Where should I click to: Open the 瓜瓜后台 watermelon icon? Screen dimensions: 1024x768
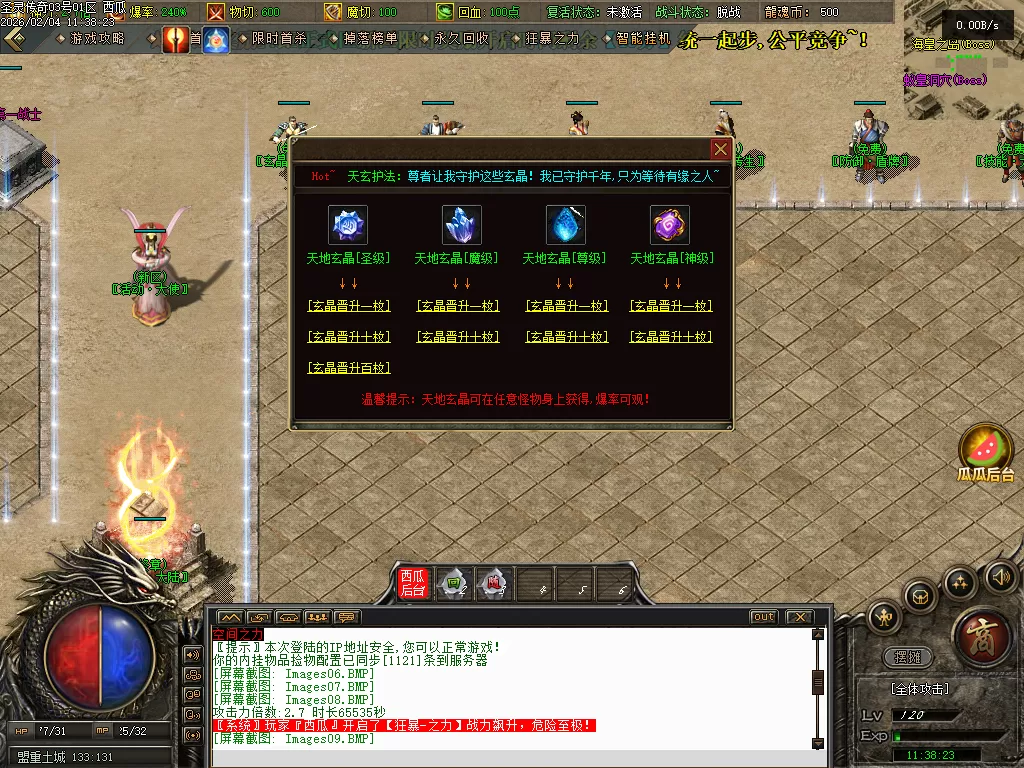pos(986,452)
